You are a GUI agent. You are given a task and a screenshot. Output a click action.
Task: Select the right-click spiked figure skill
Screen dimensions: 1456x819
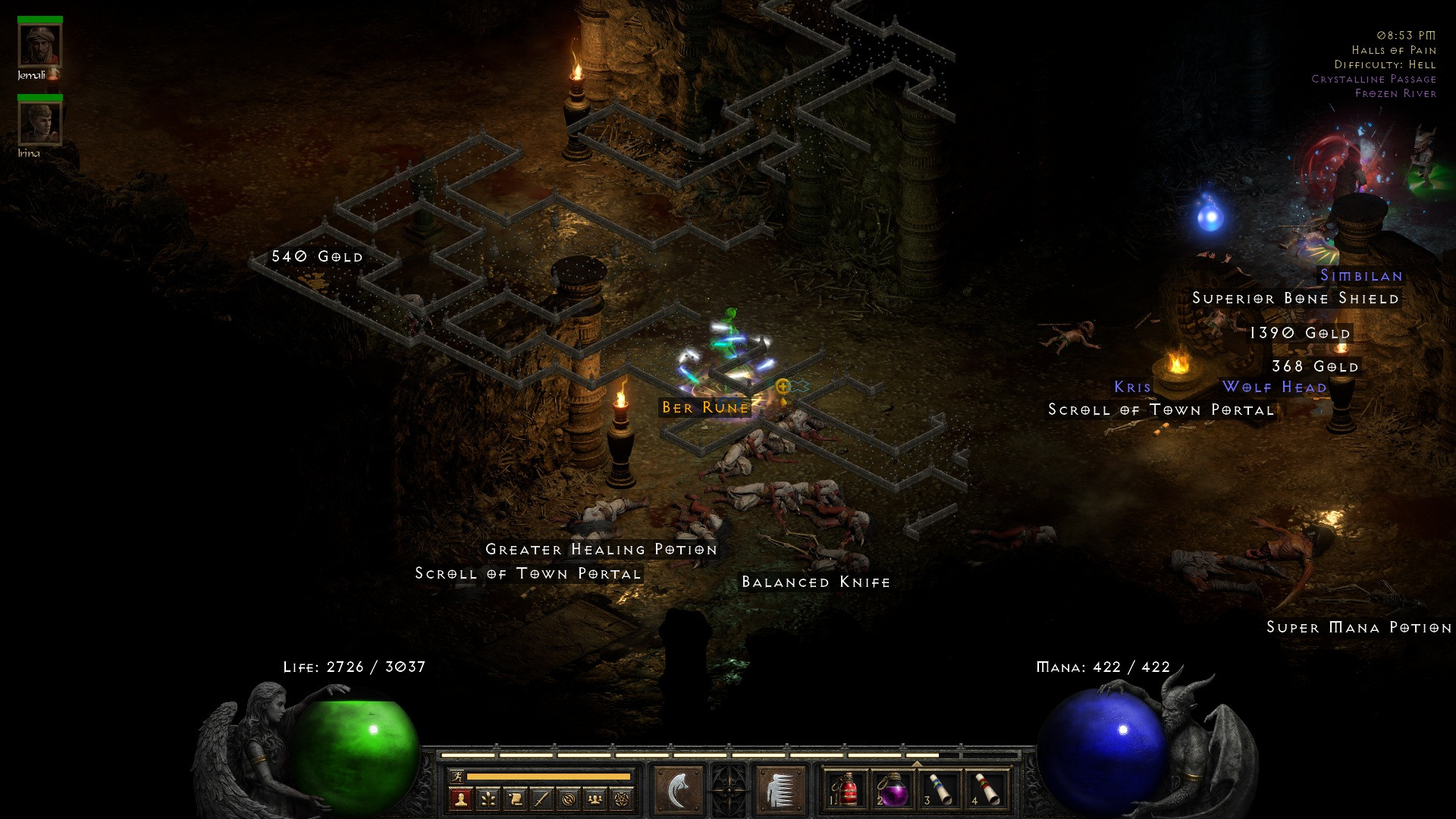(x=780, y=790)
